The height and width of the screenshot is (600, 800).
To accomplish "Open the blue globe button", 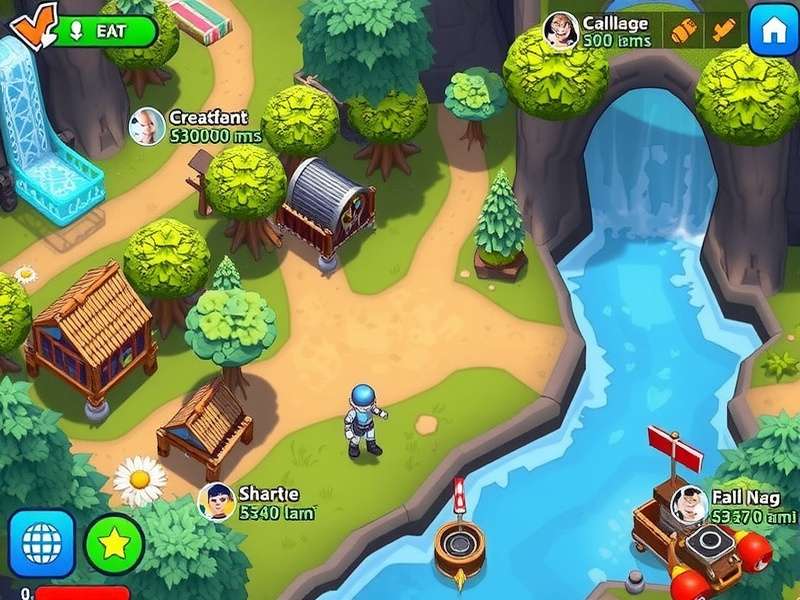I will coord(41,543).
